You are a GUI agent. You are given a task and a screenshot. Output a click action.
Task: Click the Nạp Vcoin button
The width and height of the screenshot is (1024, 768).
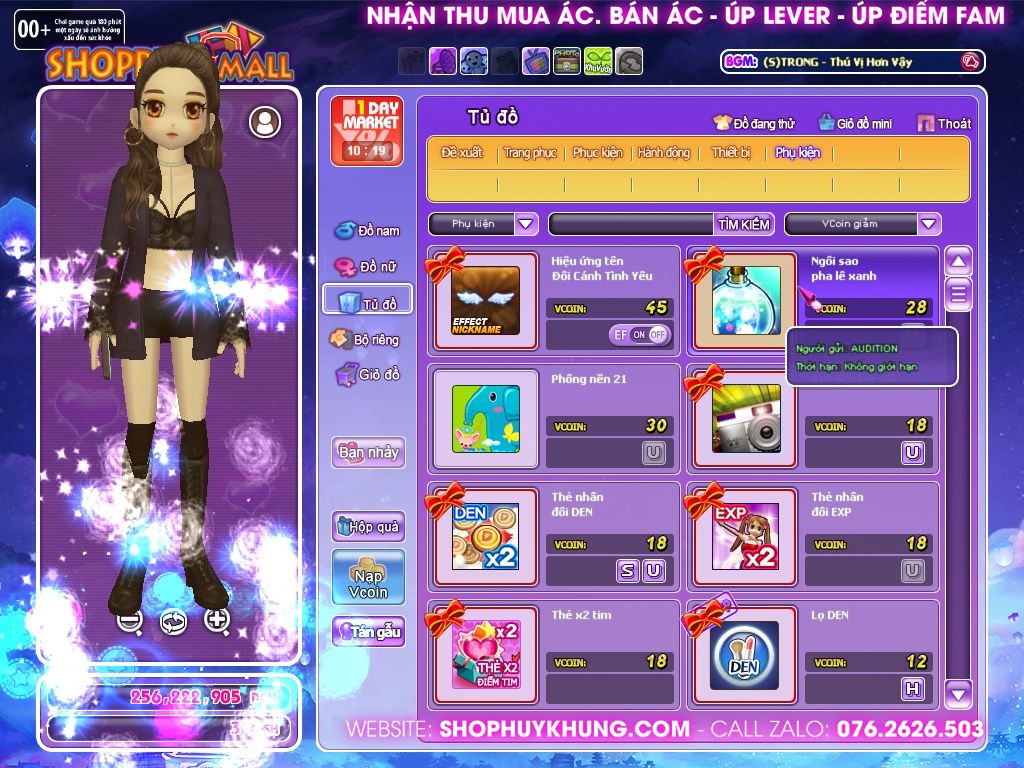(368, 577)
